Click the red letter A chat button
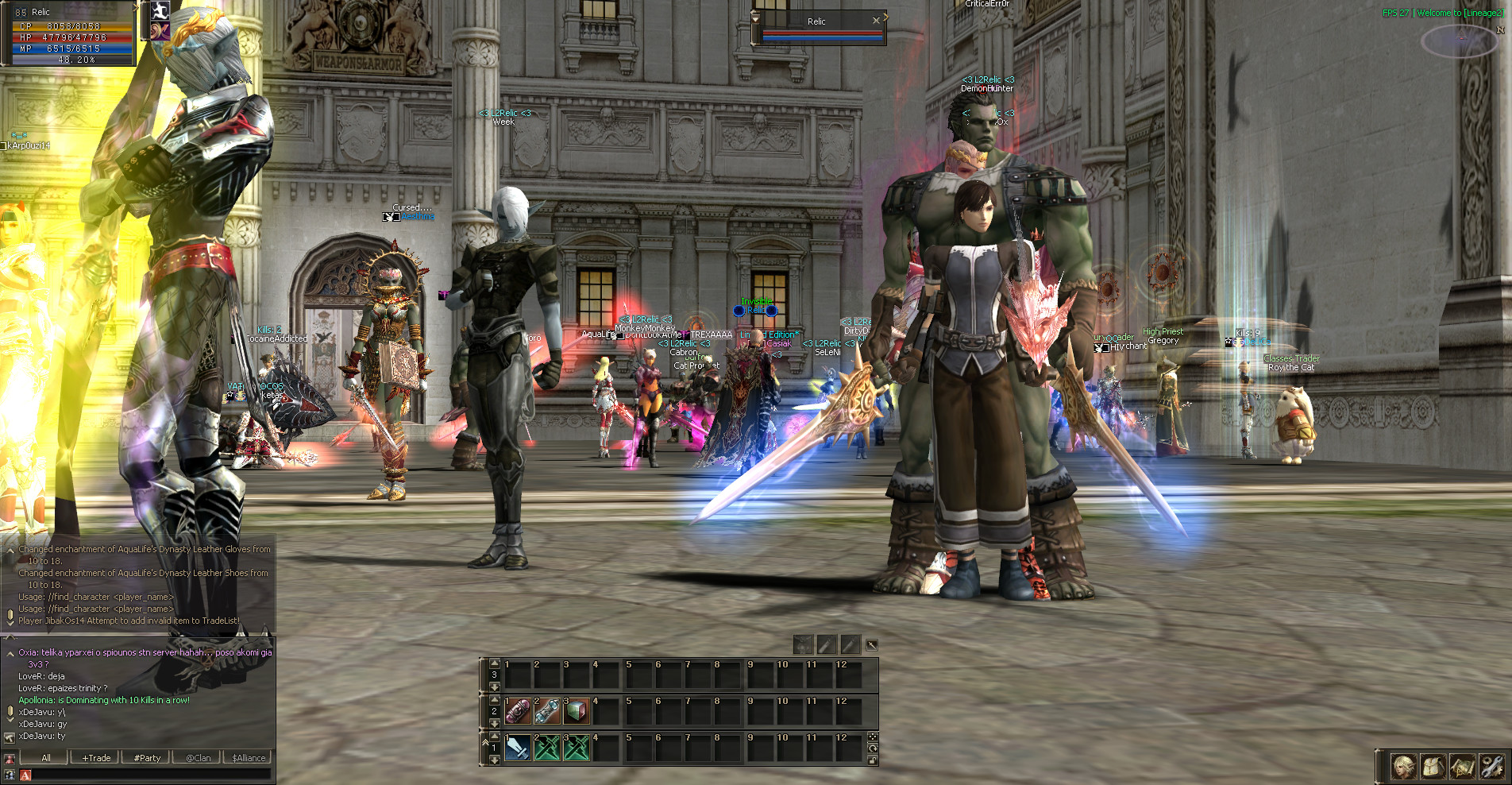The height and width of the screenshot is (785, 1512). click(x=25, y=775)
